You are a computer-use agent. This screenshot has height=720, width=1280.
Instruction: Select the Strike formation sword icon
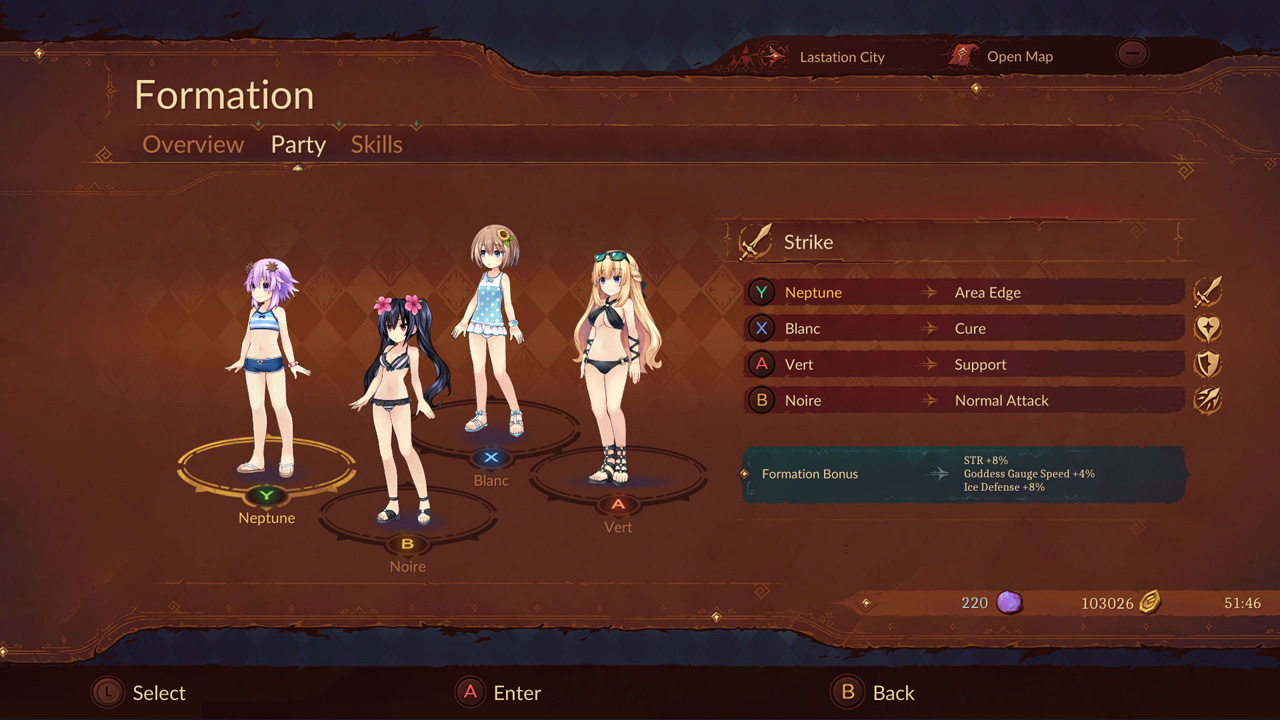(757, 240)
